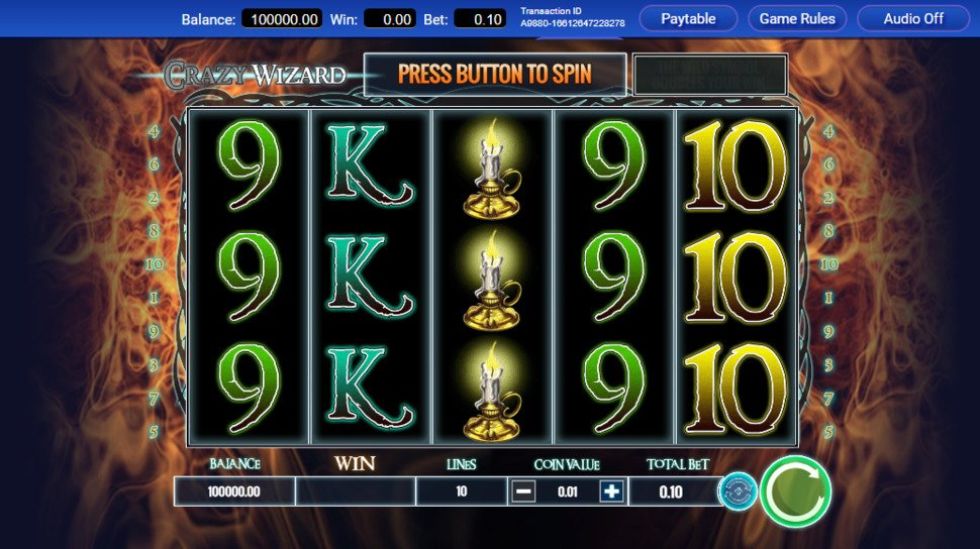Decrease coin value with the minus button
The image size is (980, 549).
[x=524, y=491]
